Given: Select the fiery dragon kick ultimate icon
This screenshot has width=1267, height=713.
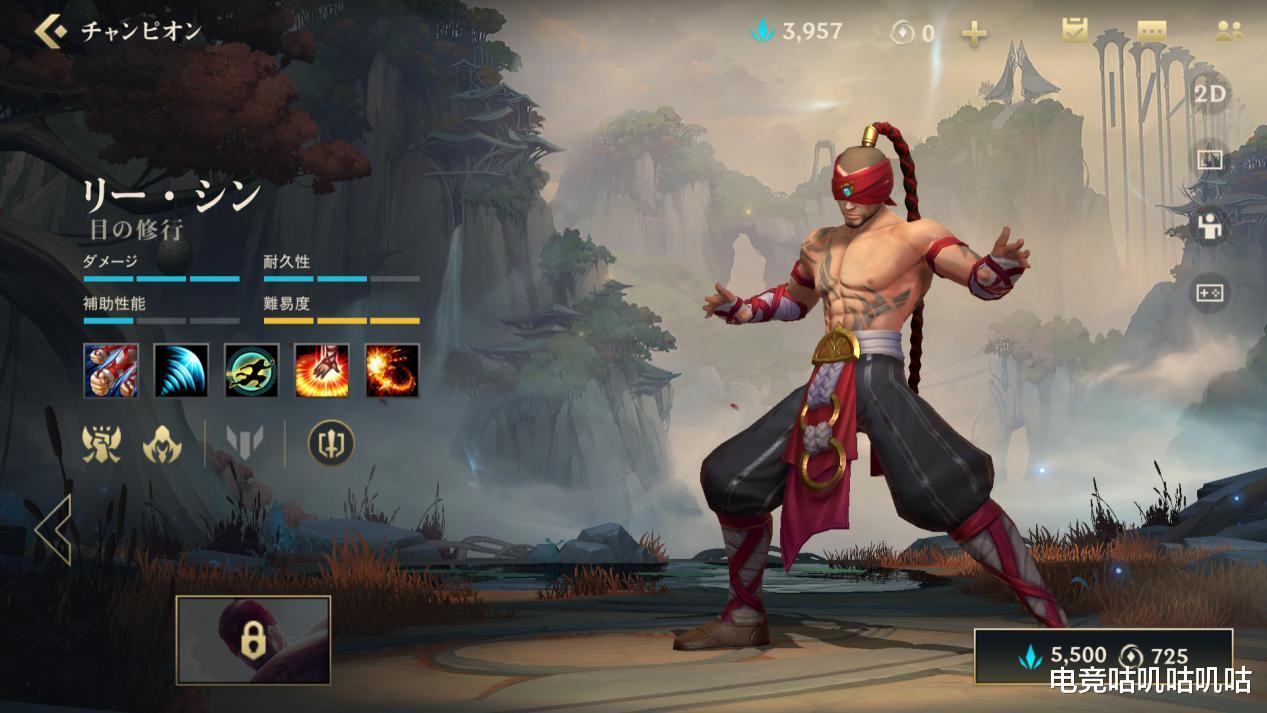Looking at the screenshot, I should 392,370.
